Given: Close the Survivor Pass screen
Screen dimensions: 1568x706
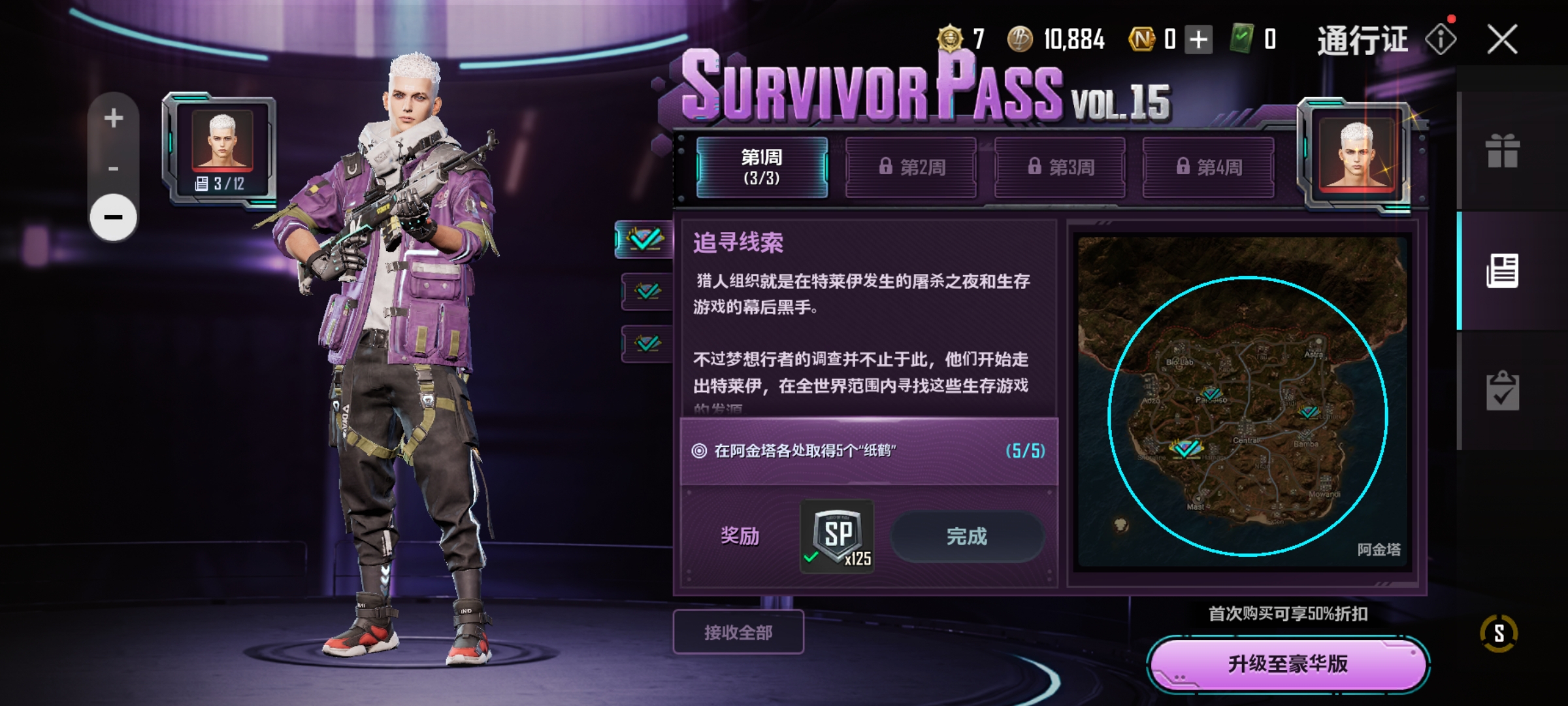Looking at the screenshot, I should click(1502, 40).
